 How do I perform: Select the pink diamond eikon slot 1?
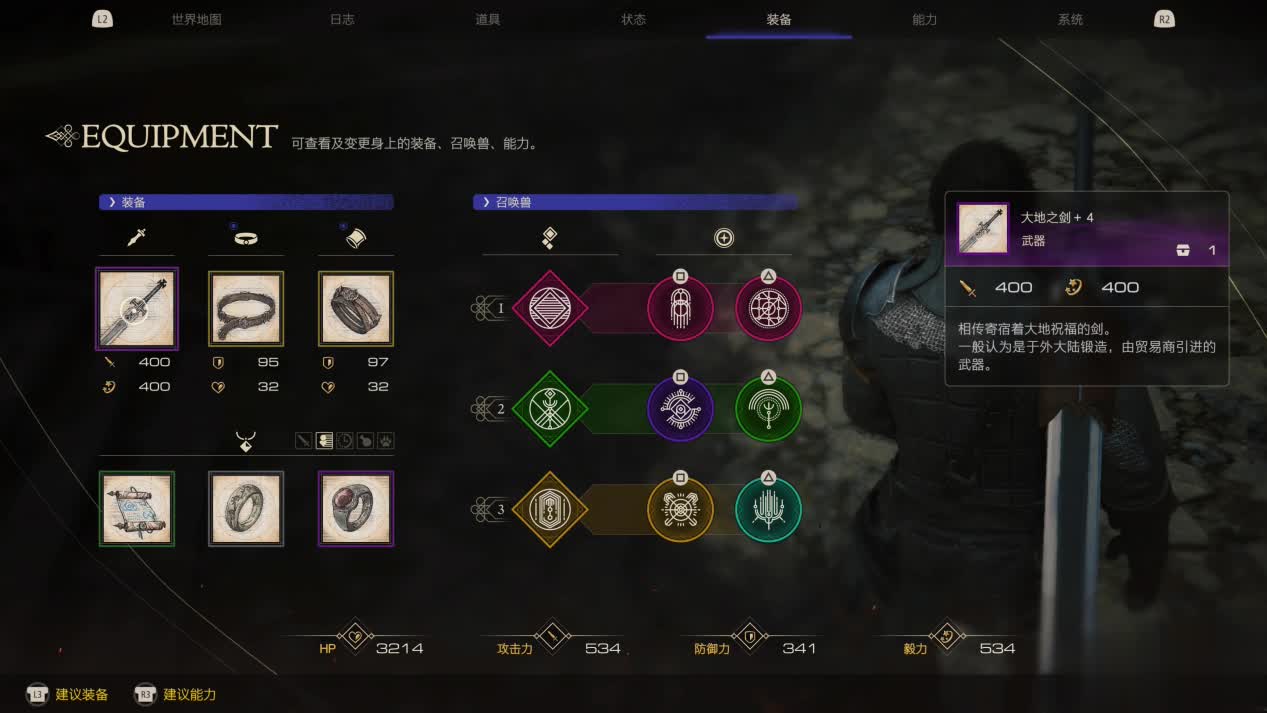[x=550, y=308]
